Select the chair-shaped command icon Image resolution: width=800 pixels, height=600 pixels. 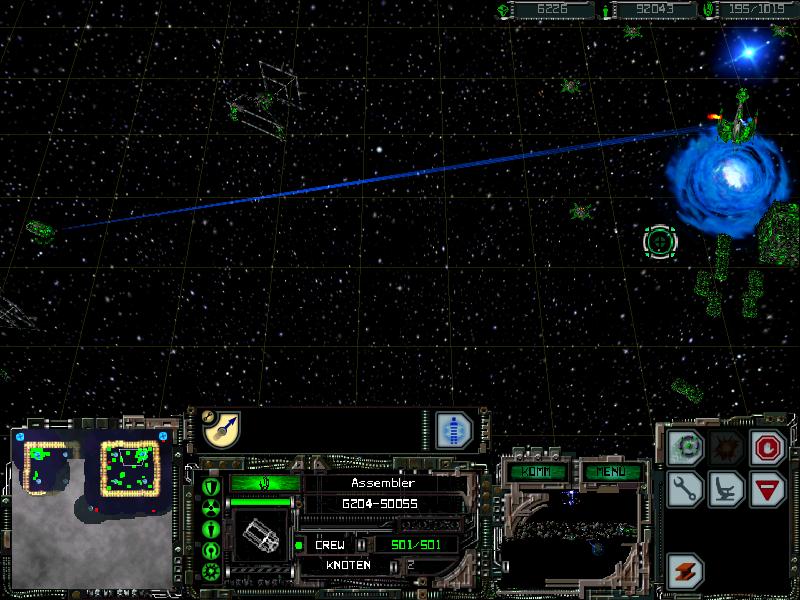tap(726, 489)
